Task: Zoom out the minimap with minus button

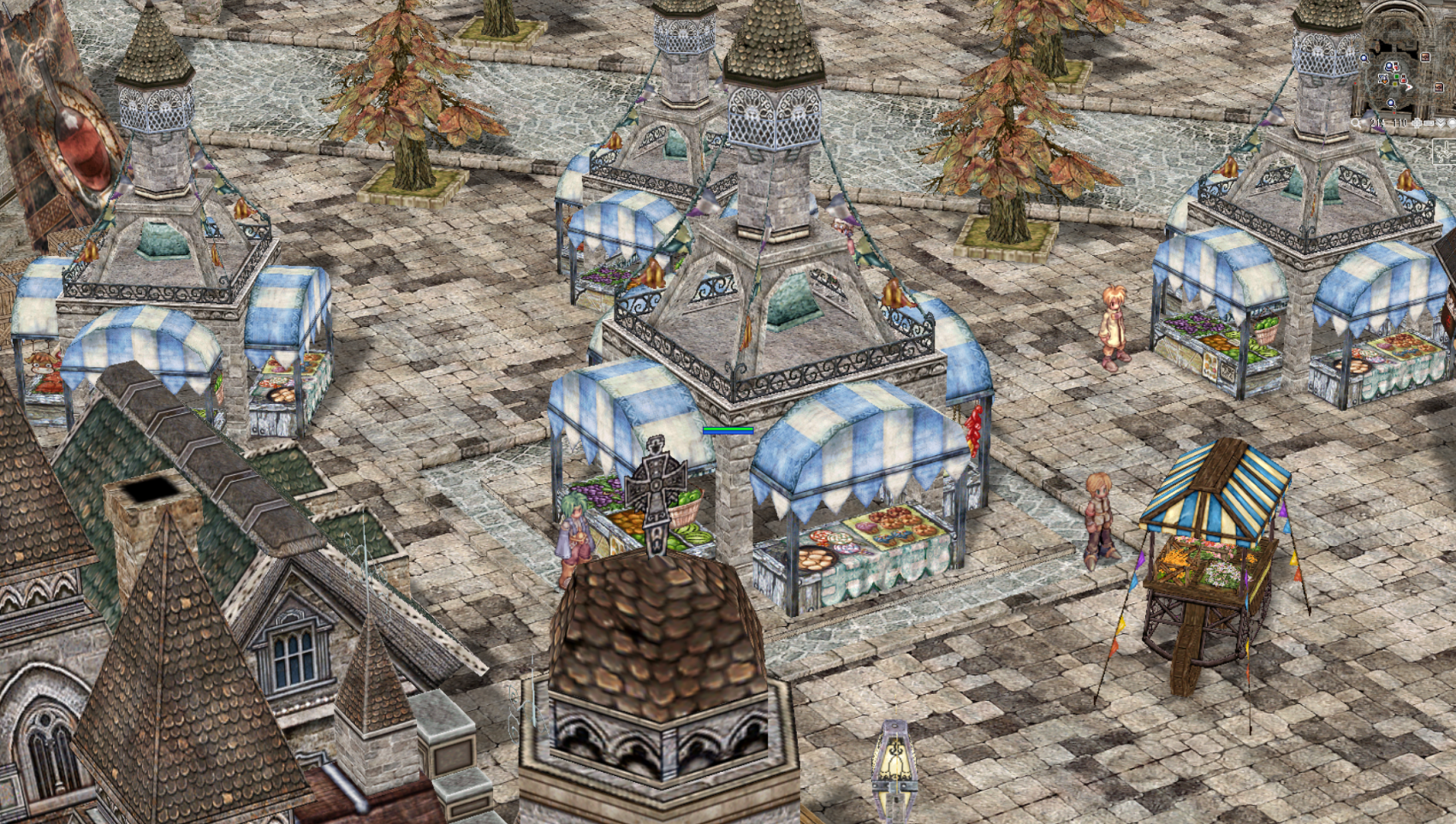Action: click(1429, 123)
